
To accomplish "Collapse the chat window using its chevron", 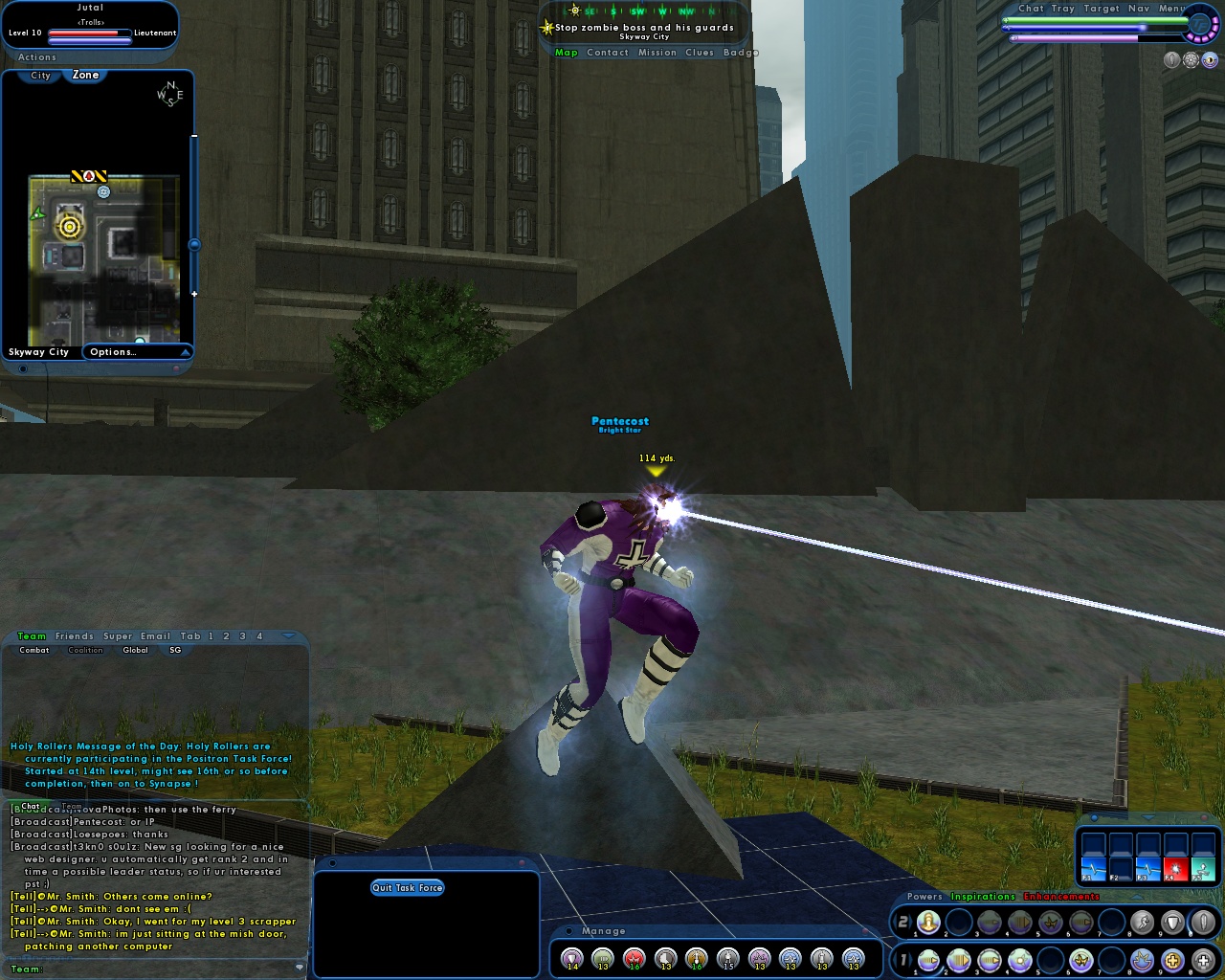I will [287, 635].
